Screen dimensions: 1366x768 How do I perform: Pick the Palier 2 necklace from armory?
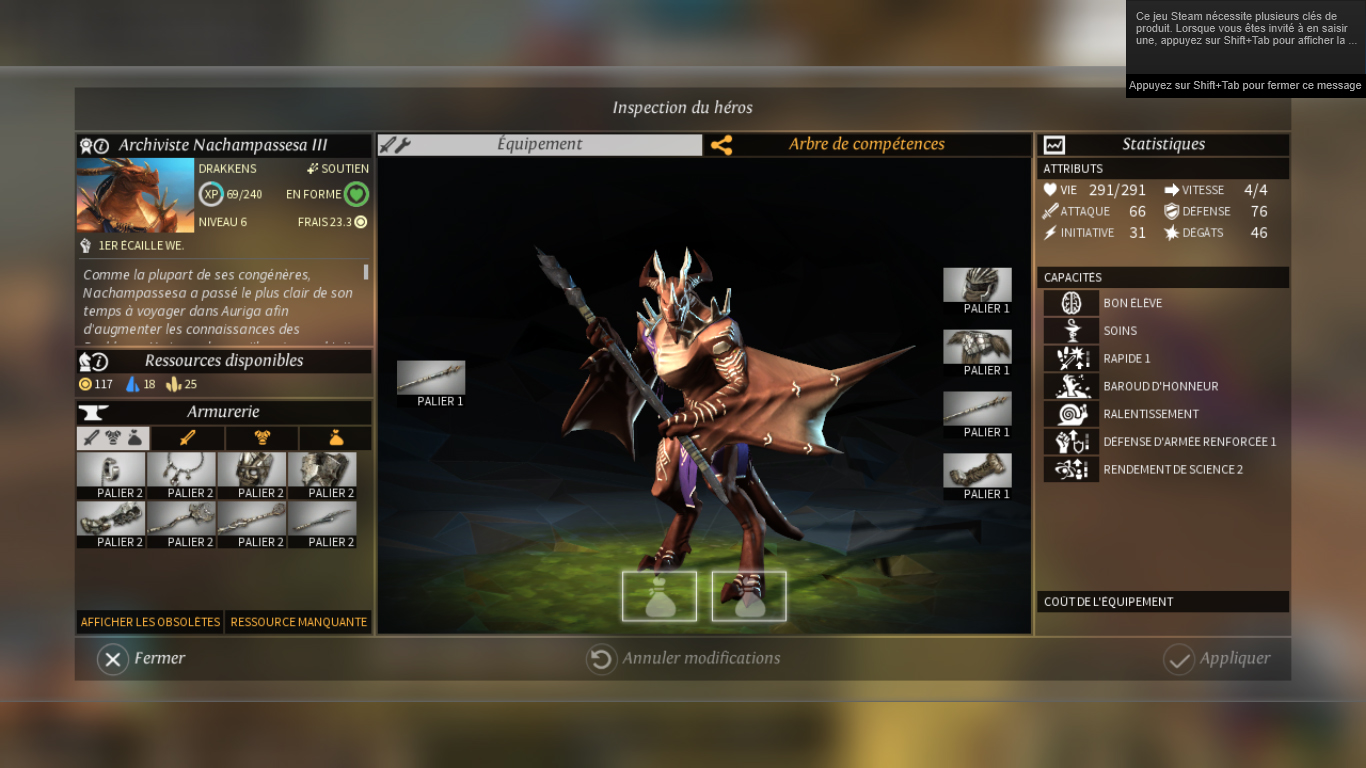[181, 470]
